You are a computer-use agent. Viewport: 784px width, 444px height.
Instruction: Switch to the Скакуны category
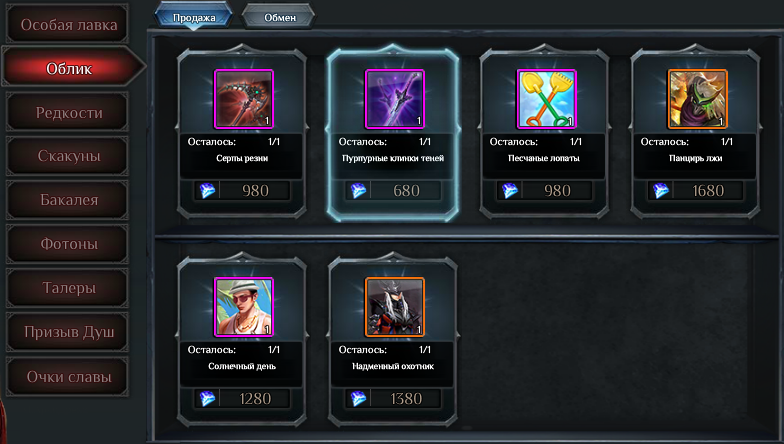click(x=68, y=156)
